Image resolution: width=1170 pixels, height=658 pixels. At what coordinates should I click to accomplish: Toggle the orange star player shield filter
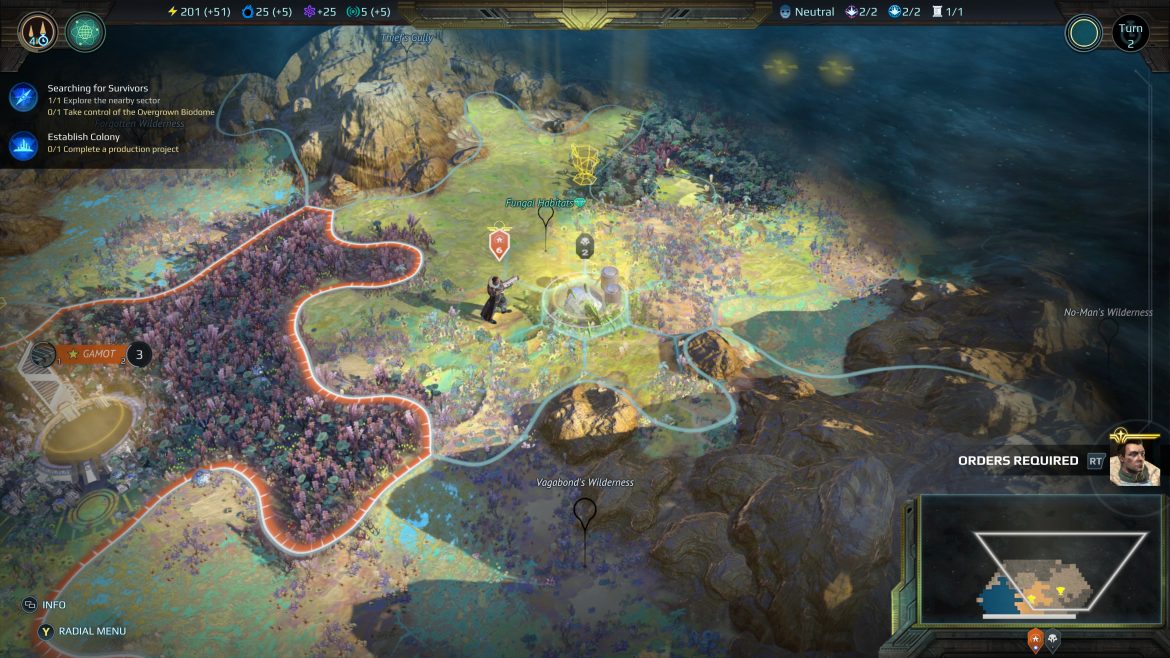pyautogui.click(x=1035, y=639)
